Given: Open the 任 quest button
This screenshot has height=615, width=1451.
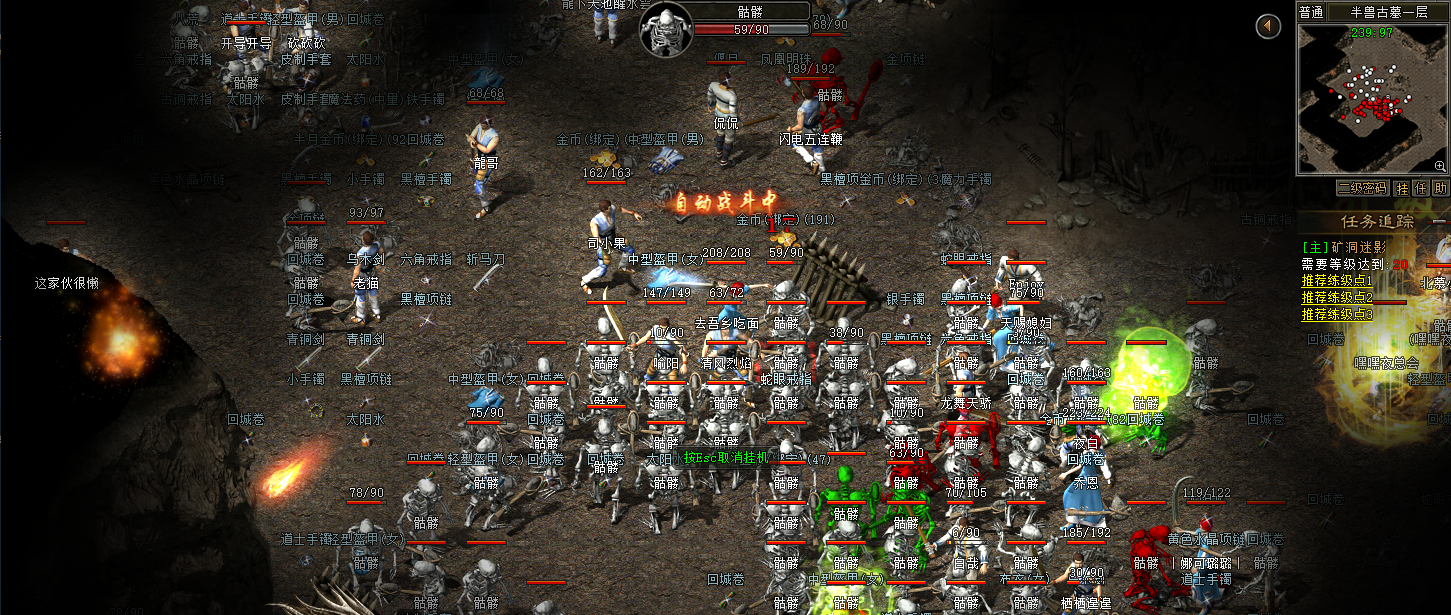Looking at the screenshot, I should 1422,188.
